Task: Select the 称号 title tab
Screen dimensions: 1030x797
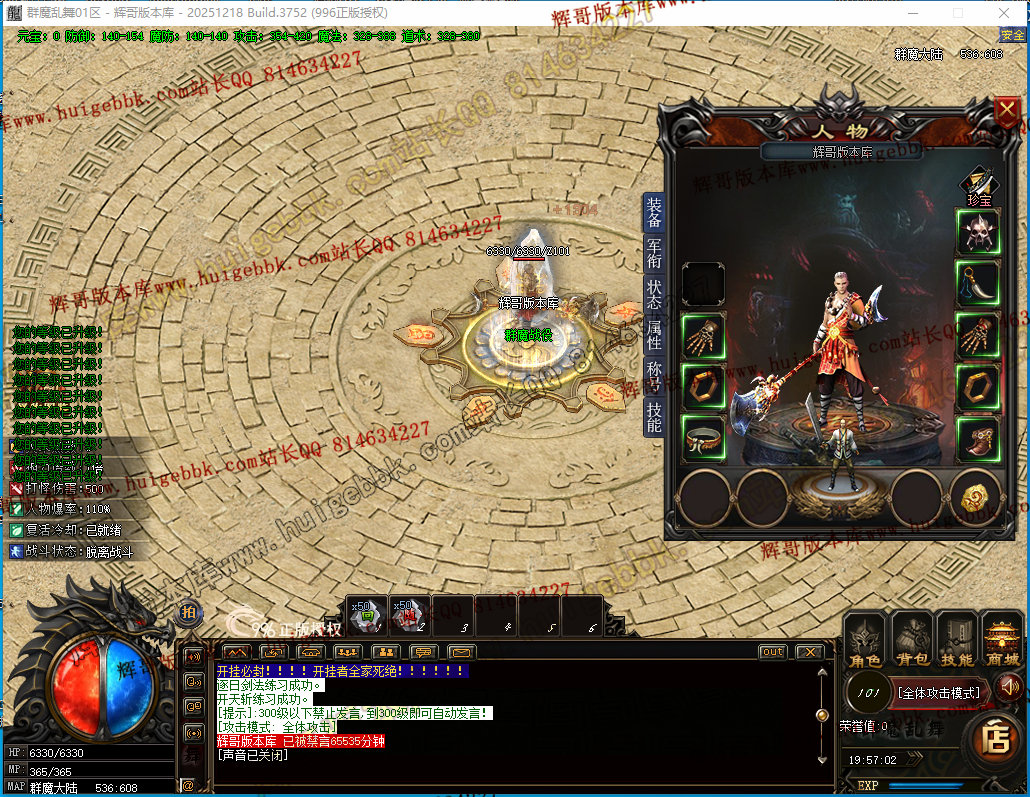Action: 654,375
